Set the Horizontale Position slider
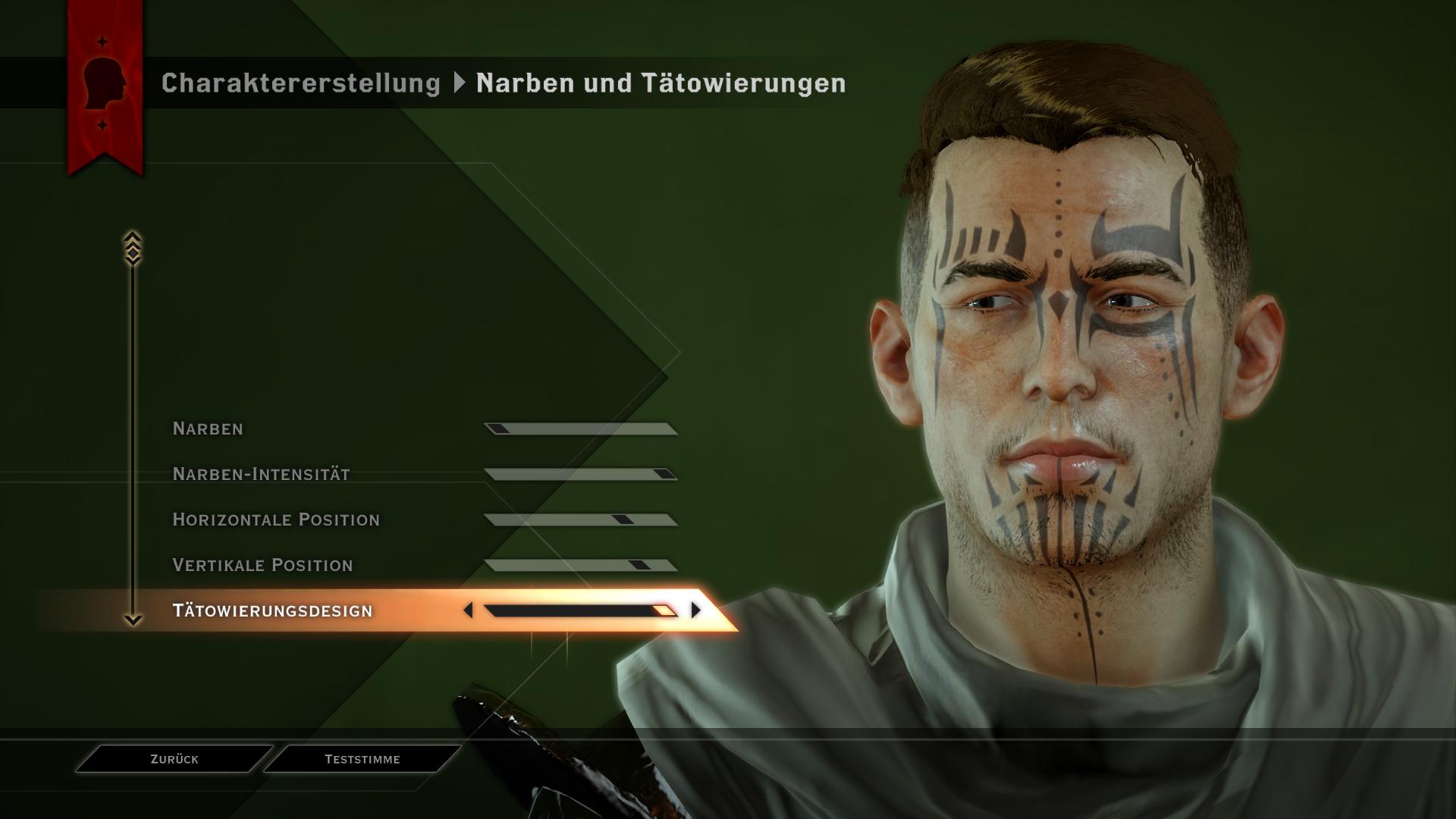 pyautogui.click(x=580, y=520)
